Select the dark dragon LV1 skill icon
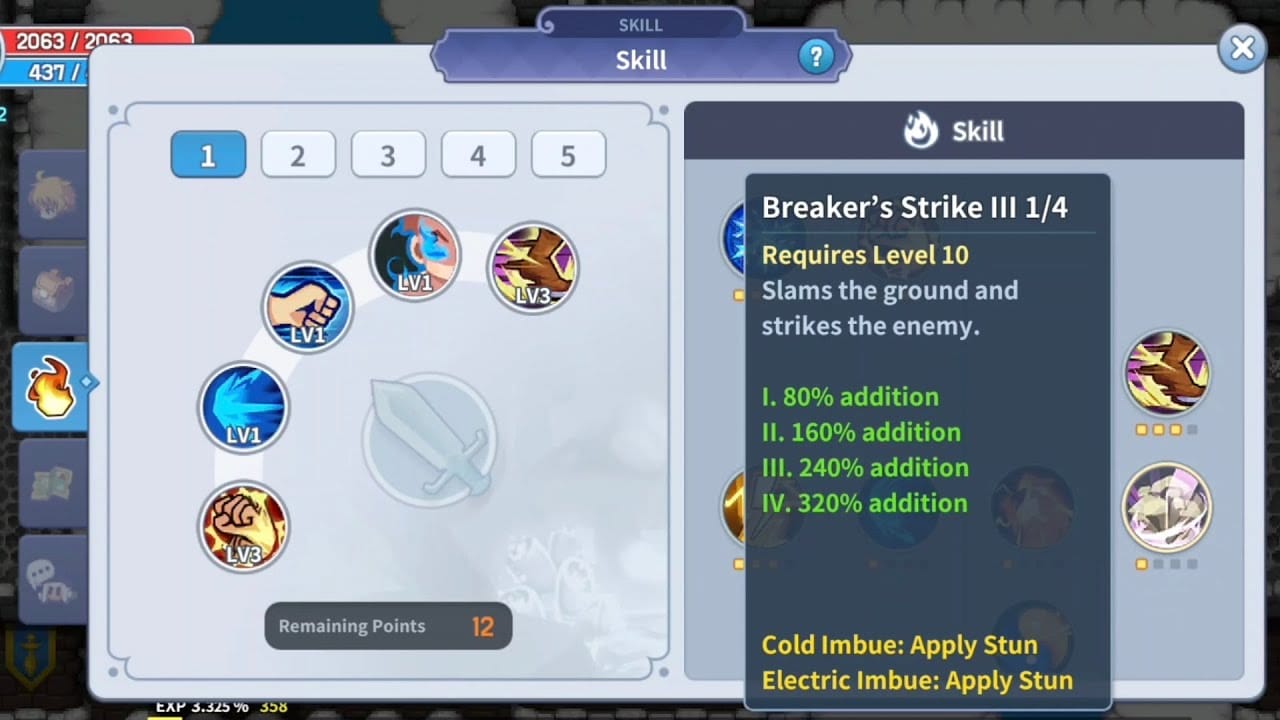 click(415, 255)
